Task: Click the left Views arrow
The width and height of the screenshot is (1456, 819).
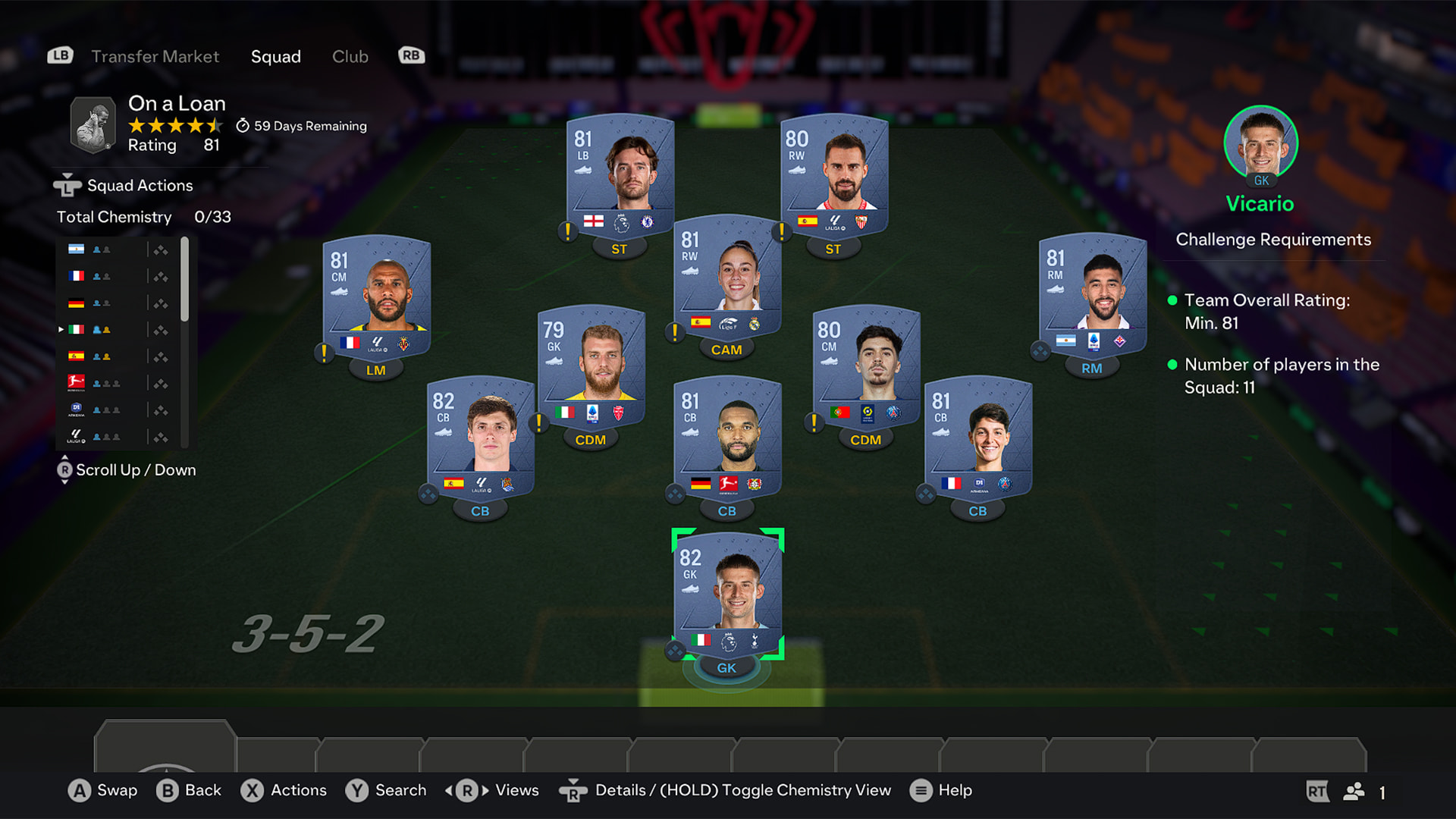Action: 450,790
